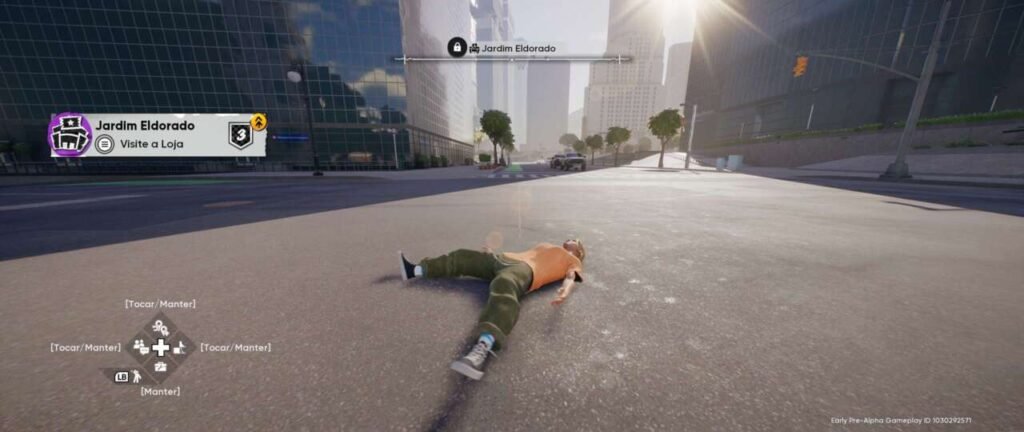
Task: Open the toolbox icon on the d-pad wheel
Action: pyautogui.click(x=160, y=367)
